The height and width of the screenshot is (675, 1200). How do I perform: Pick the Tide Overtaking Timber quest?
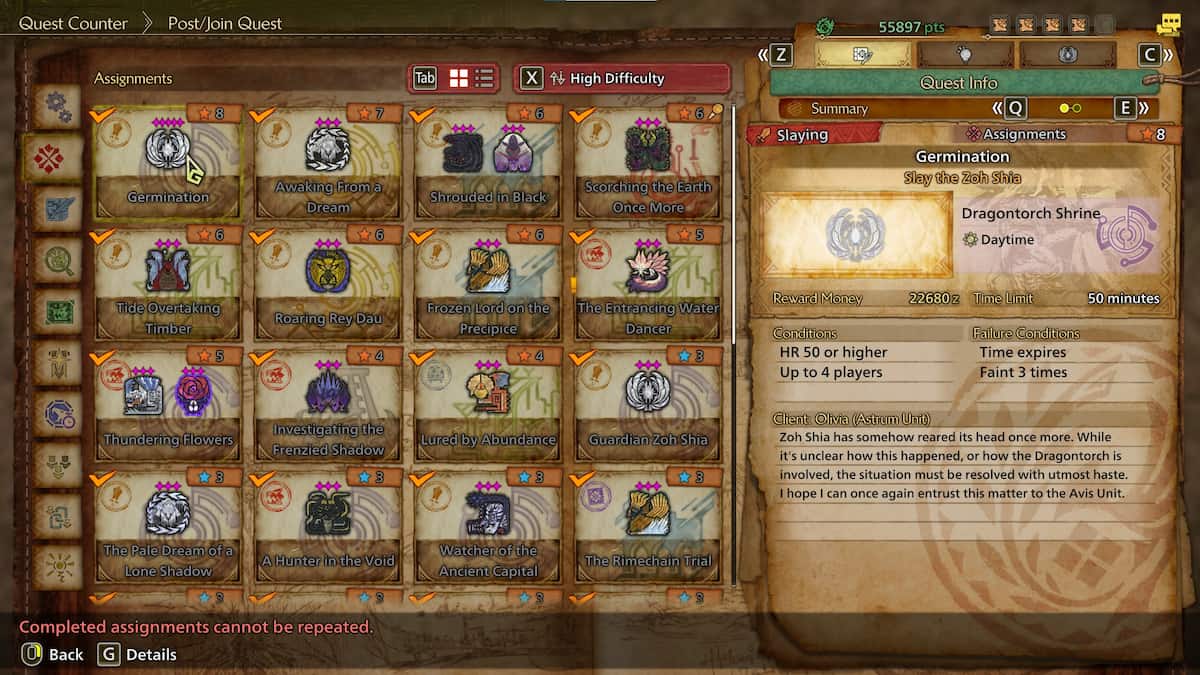click(168, 284)
